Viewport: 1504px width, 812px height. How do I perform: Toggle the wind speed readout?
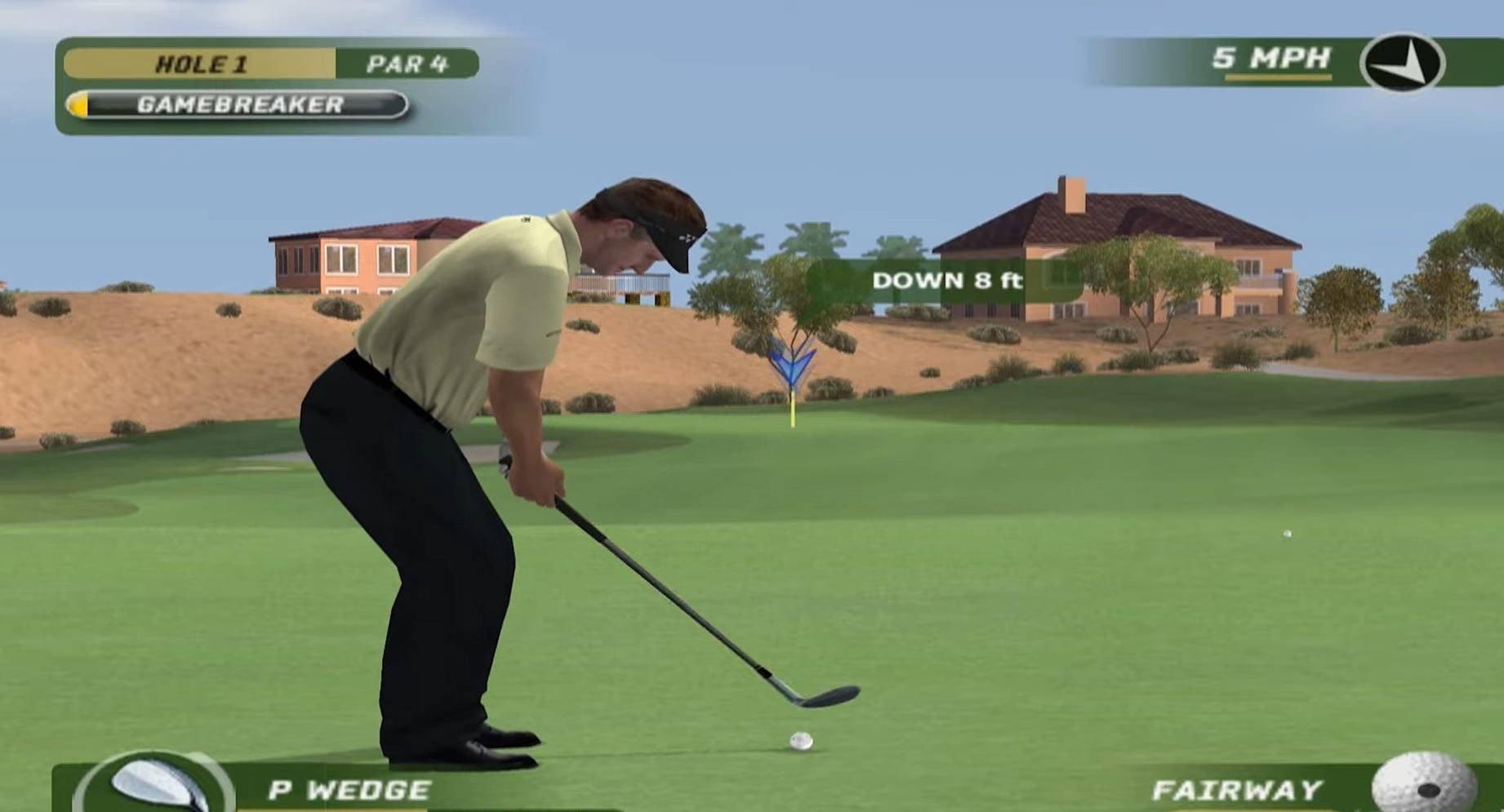point(1271,58)
